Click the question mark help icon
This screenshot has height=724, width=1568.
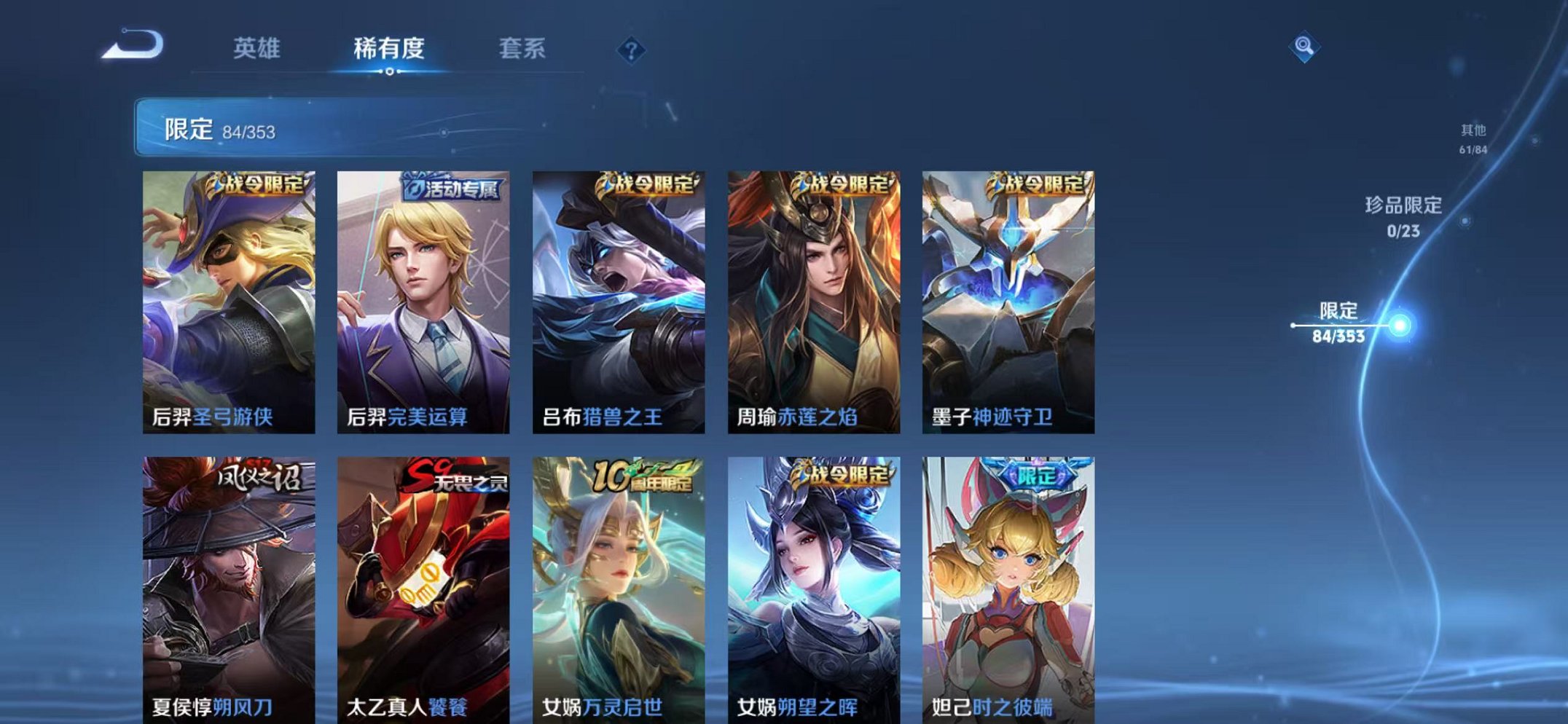[632, 51]
